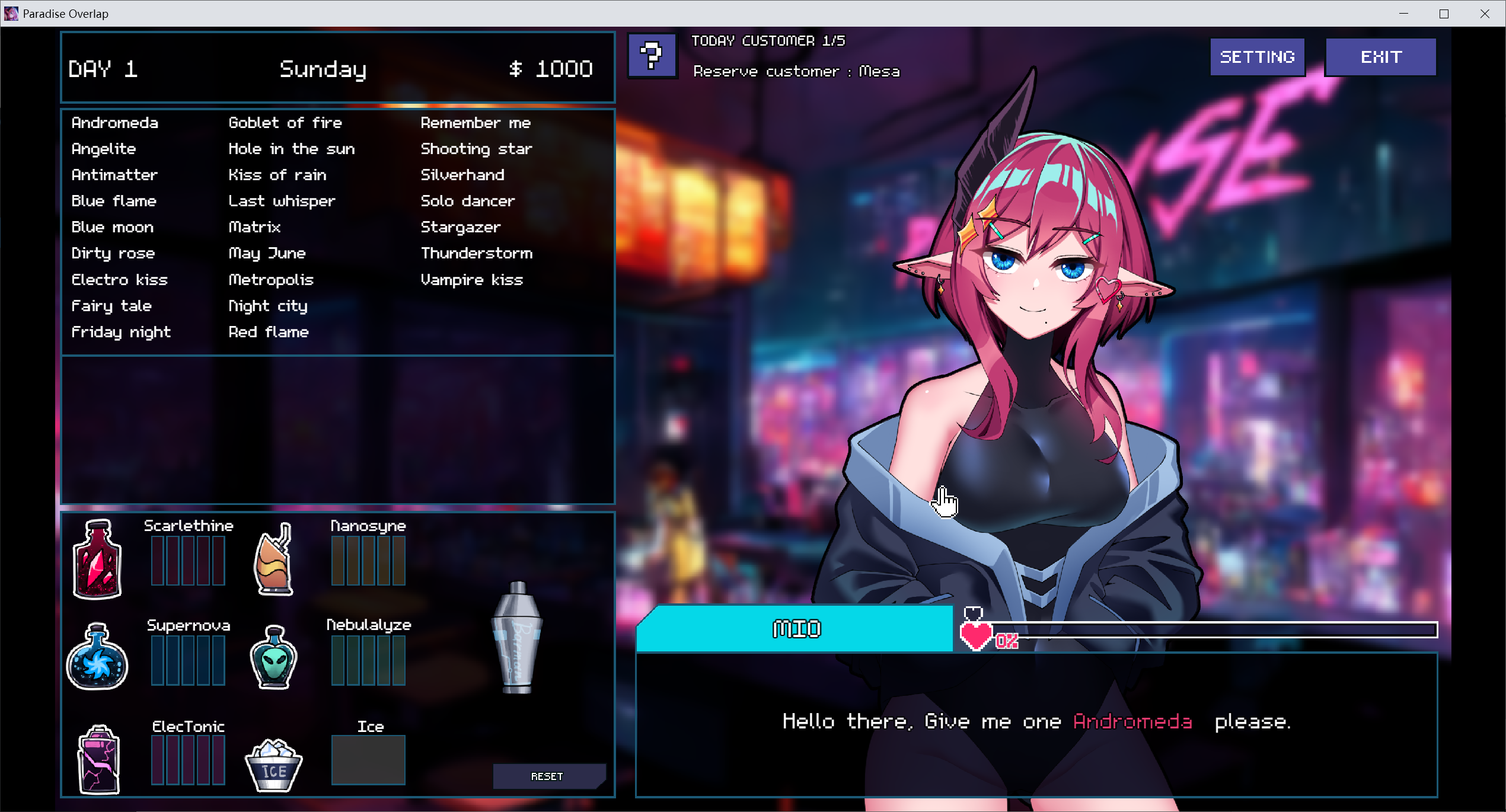
Task: Pick the Night city recipe
Action: (268, 306)
